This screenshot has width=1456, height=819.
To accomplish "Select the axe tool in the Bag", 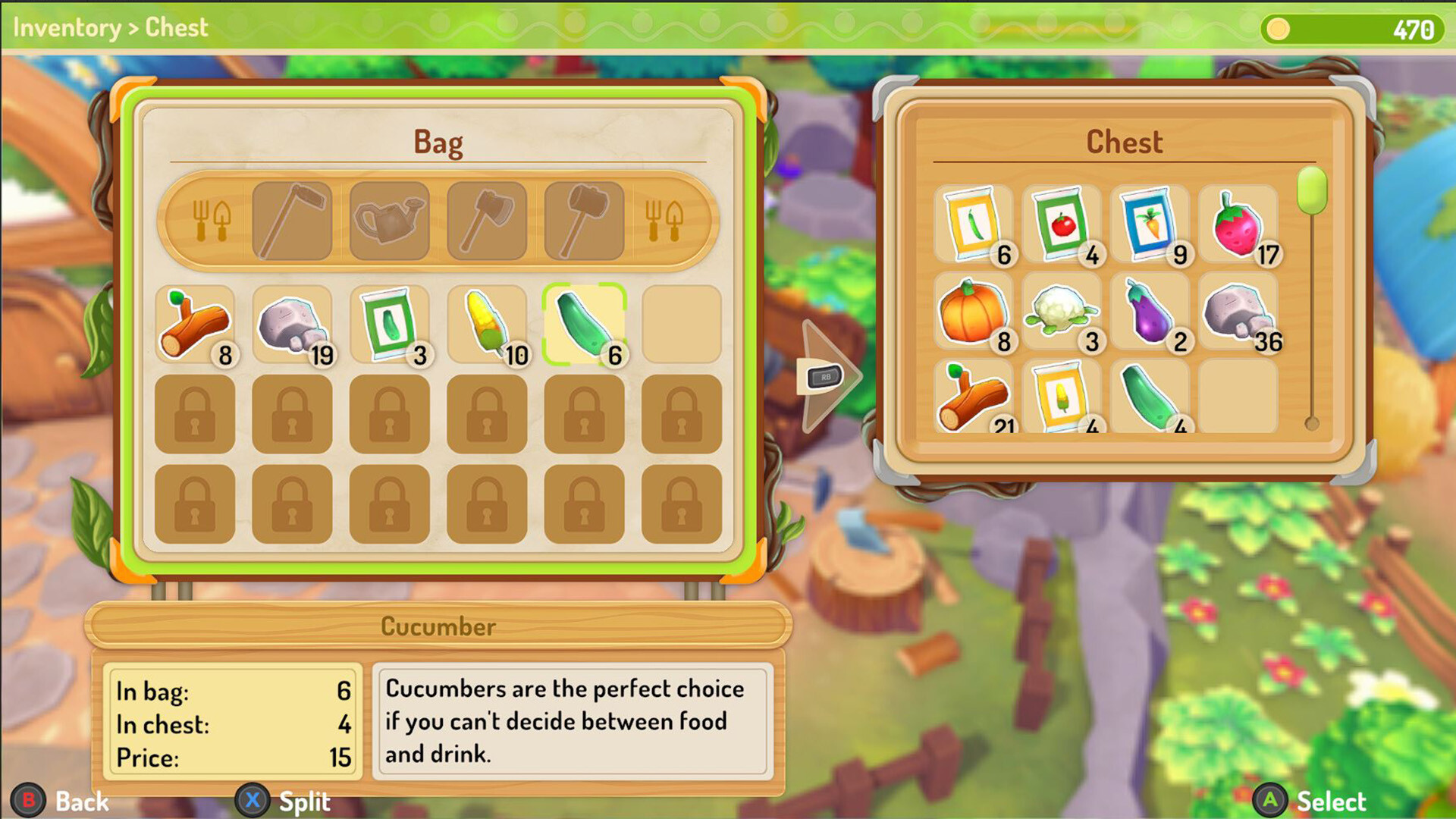I will coord(485,220).
